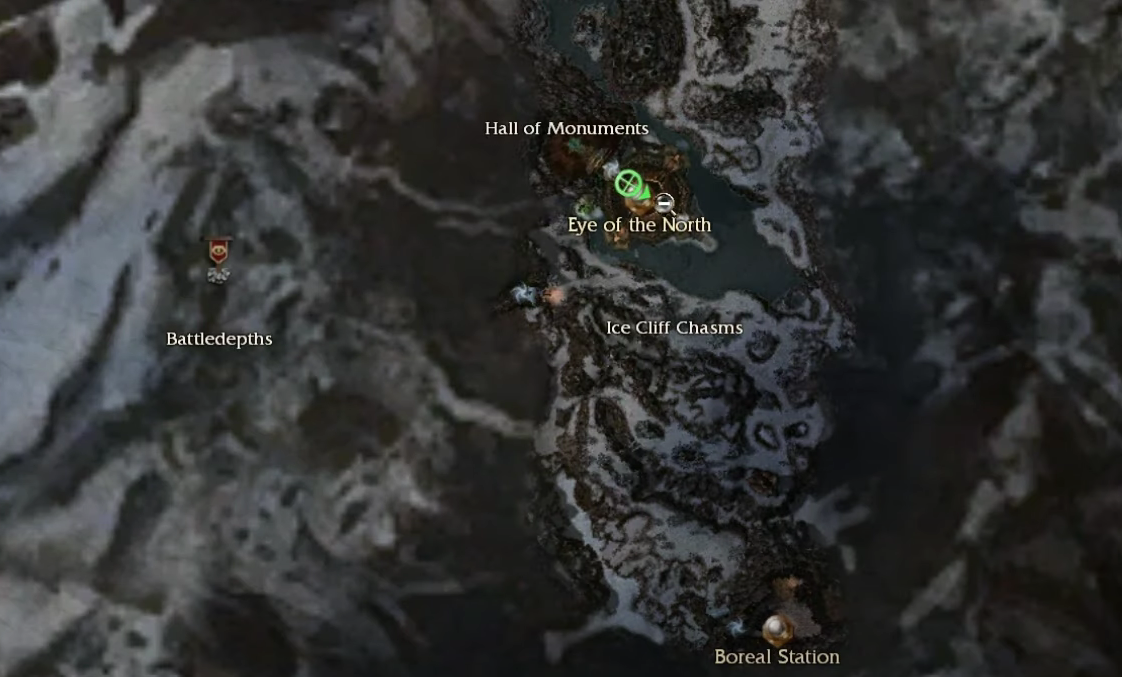Screen dimensions: 1122x677
Task: Click the zoom-out magnifying glass icon
Action: (x=665, y=204)
